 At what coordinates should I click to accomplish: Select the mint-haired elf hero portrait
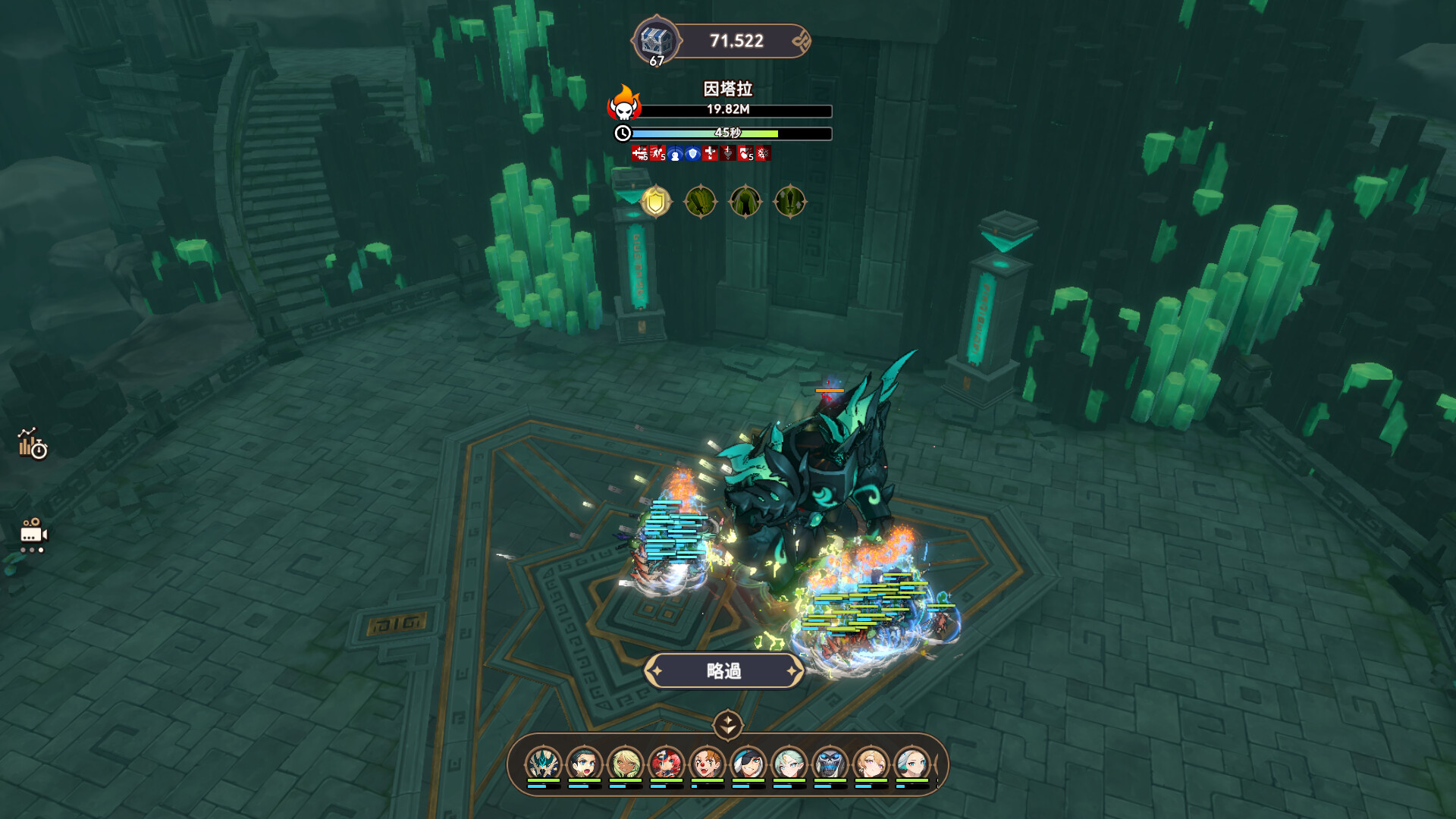(789, 763)
